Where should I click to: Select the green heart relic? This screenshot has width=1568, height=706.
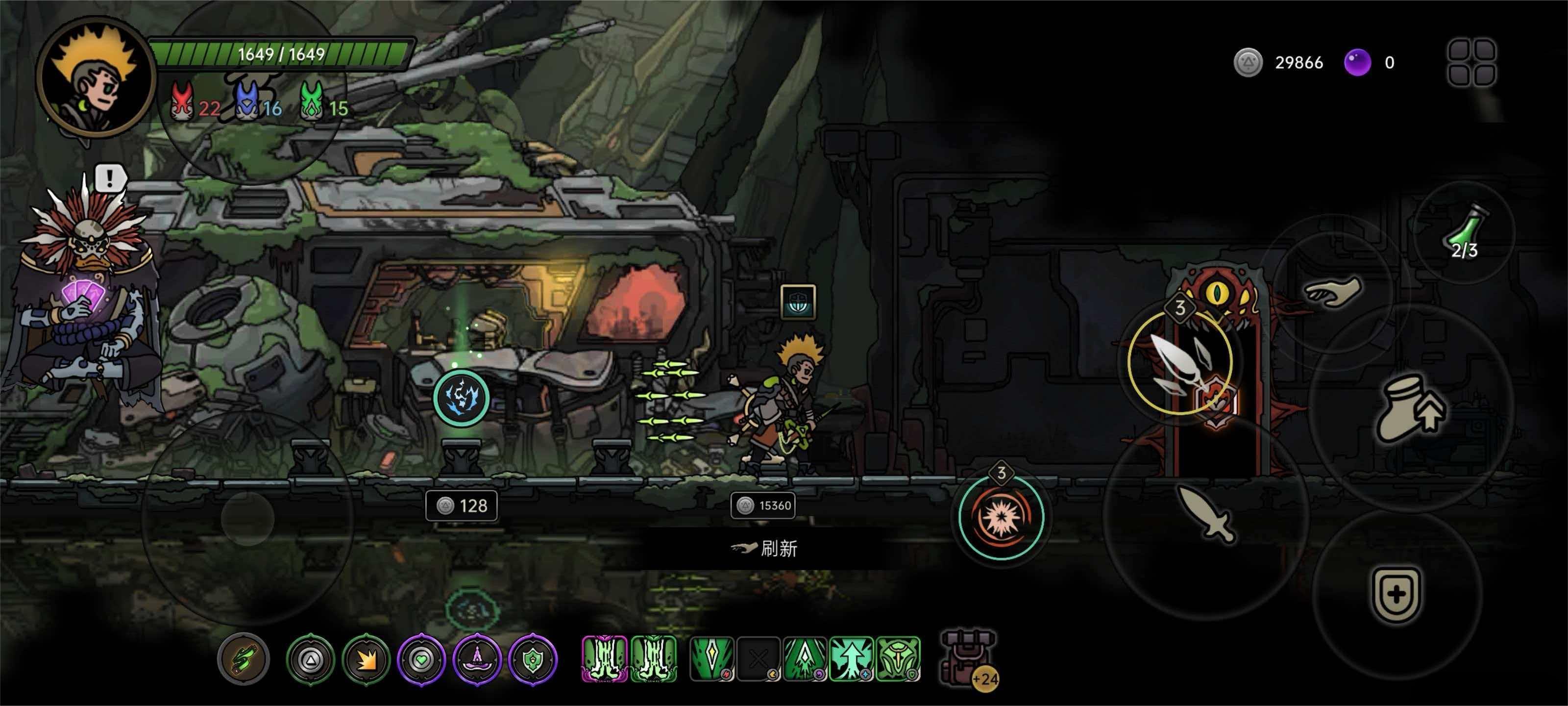(421, 659)
